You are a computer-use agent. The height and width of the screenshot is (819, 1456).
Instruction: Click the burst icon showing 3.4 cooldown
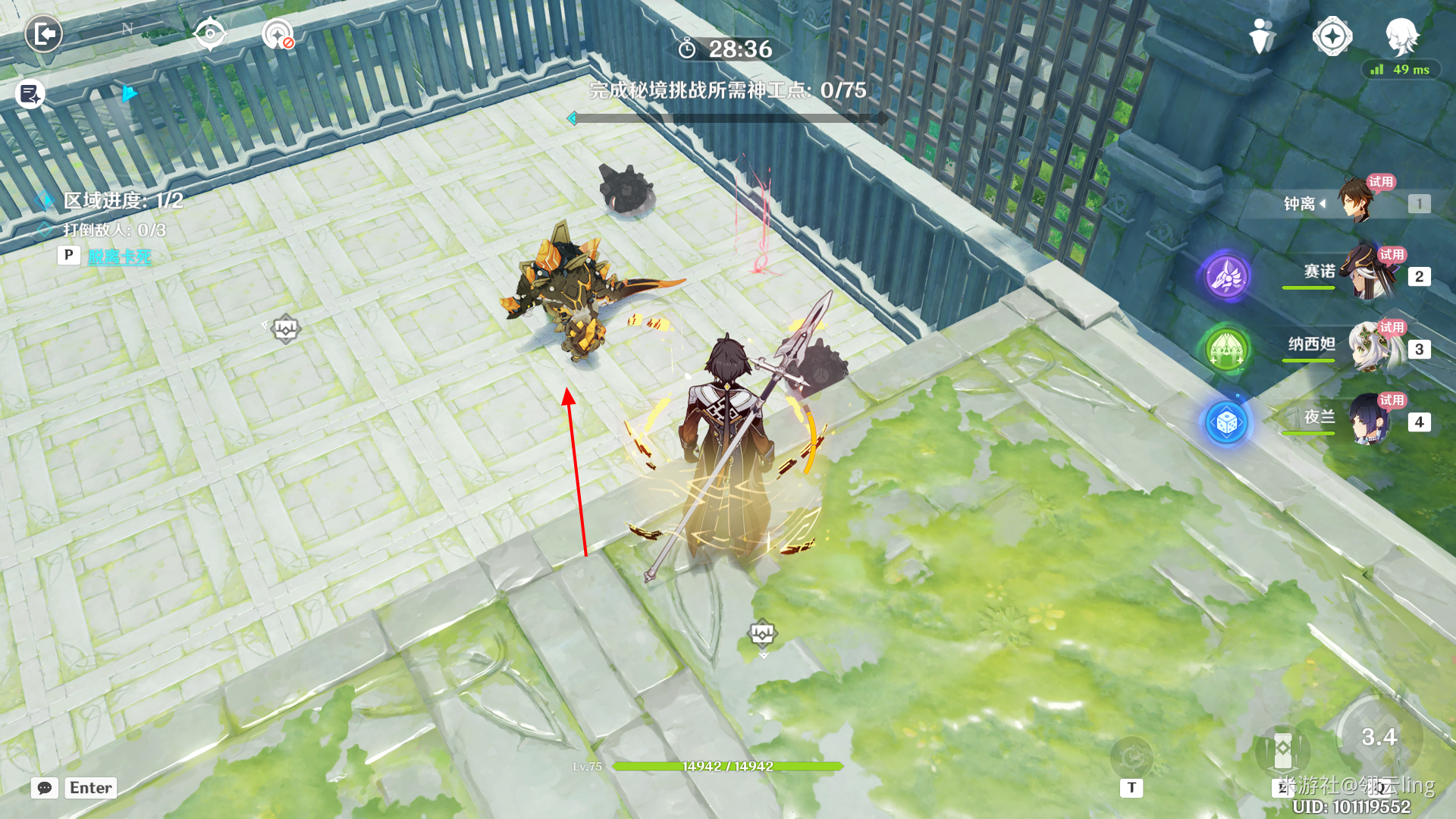click(1379, 736)
